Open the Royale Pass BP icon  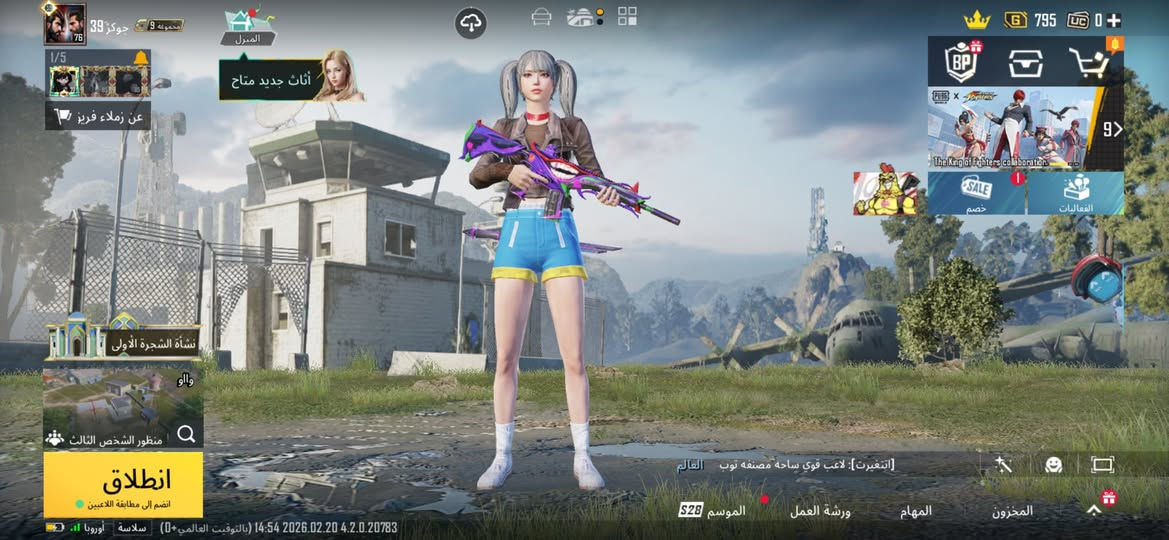click(x=962, y=62)
